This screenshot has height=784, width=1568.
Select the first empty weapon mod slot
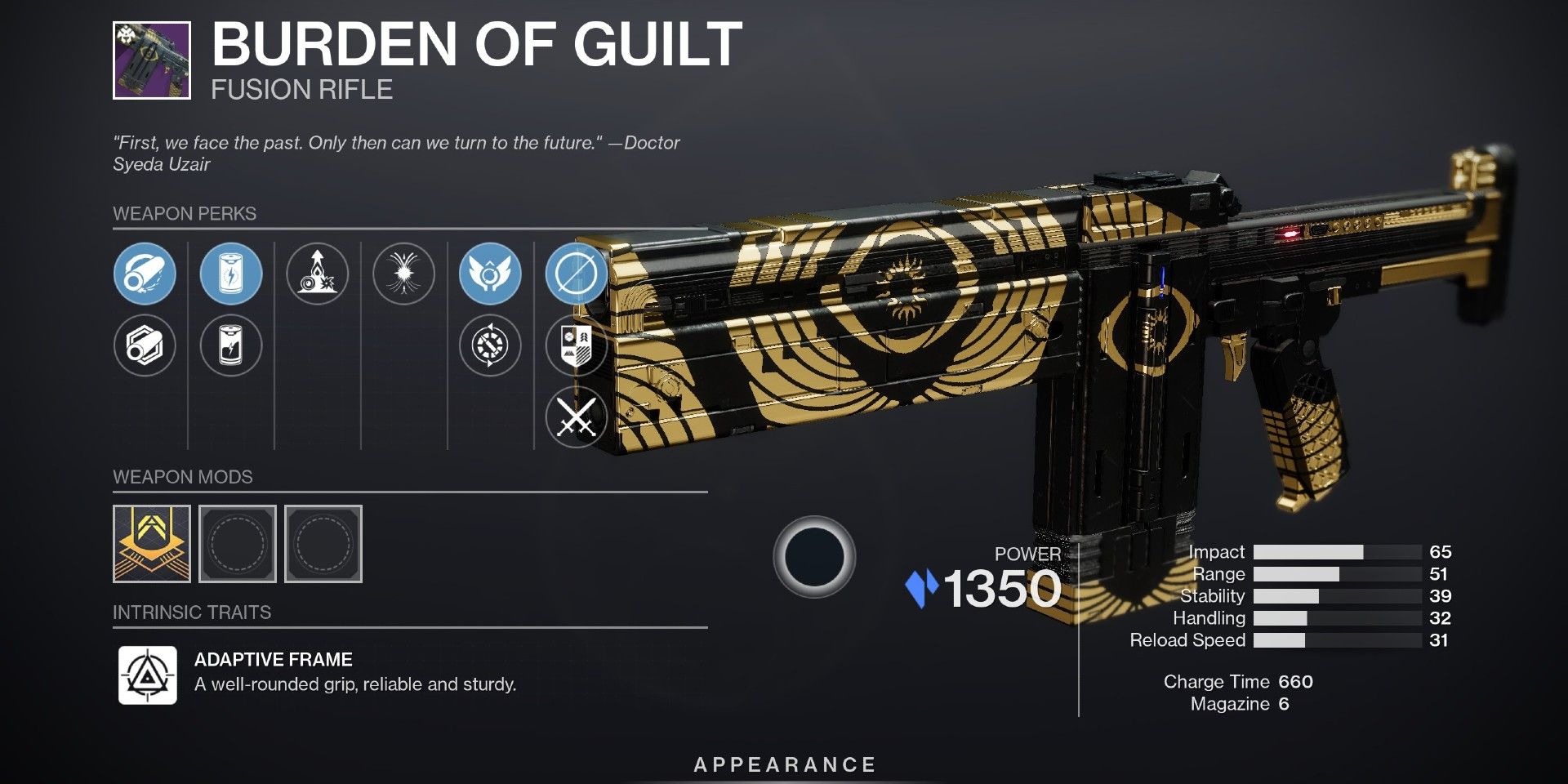(x=237, y=542)
